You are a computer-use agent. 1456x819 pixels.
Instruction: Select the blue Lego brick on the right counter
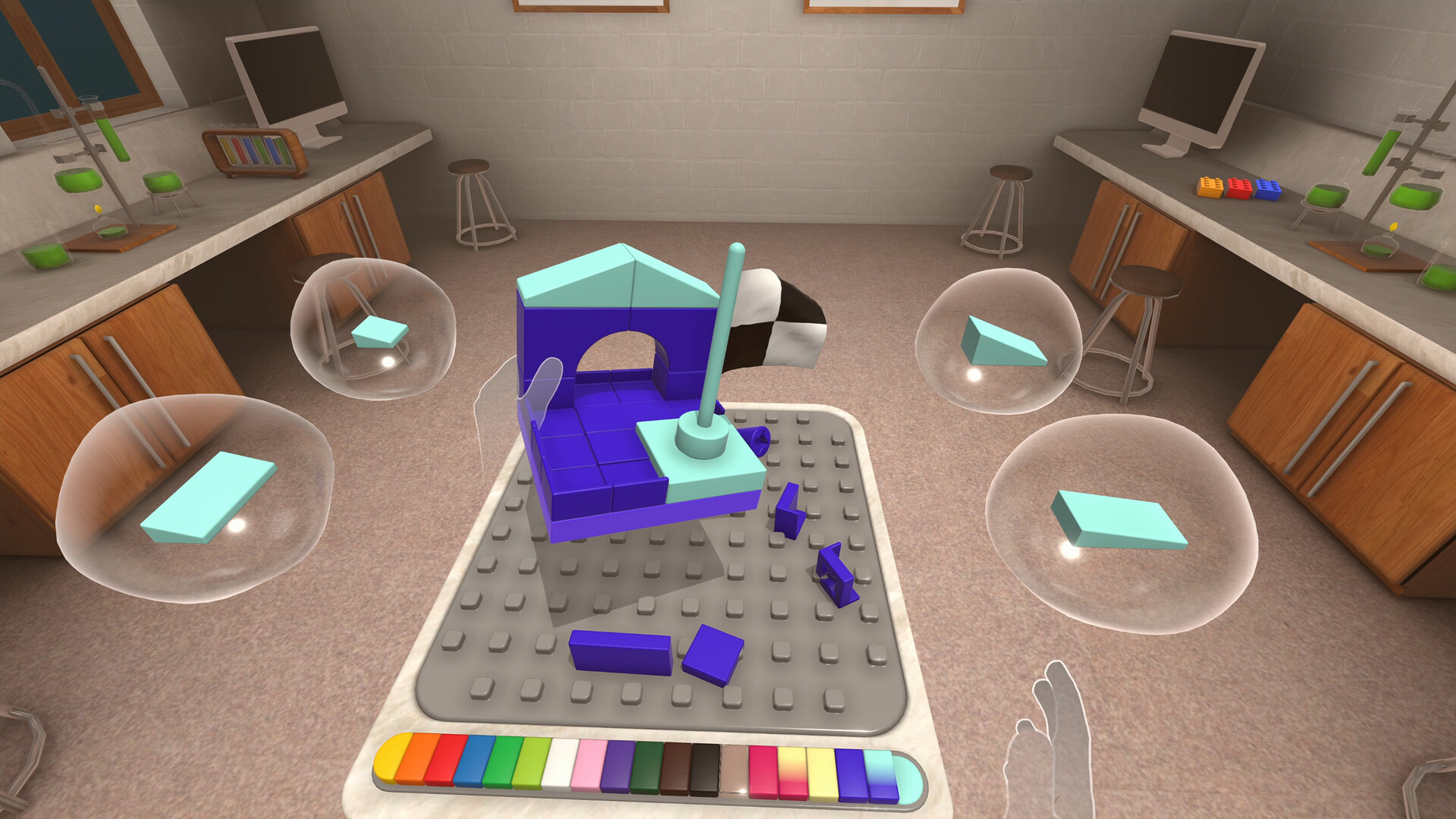1268,188
